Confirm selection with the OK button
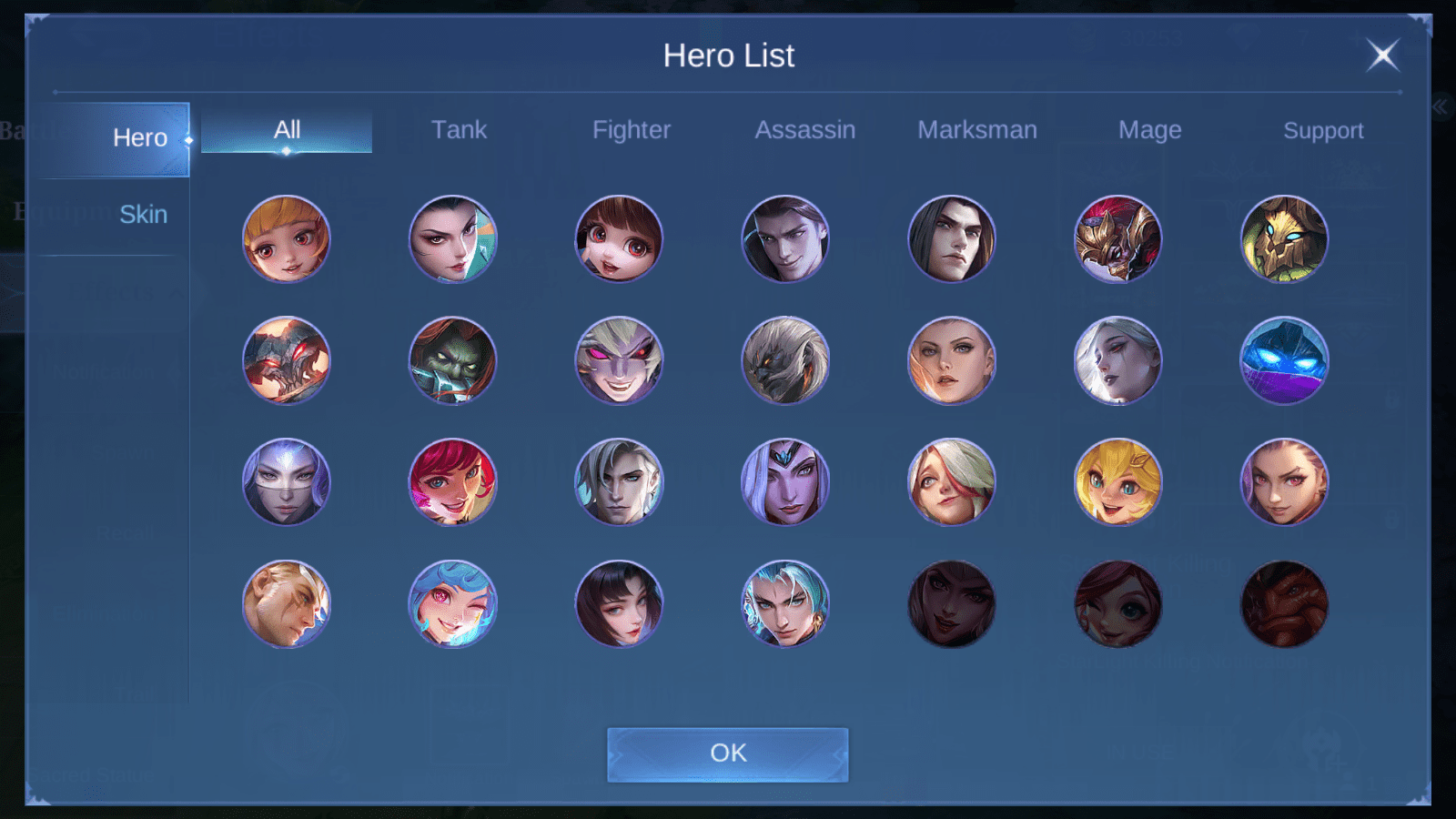Viewport: 1456px width, 819px height. point(728,753)
